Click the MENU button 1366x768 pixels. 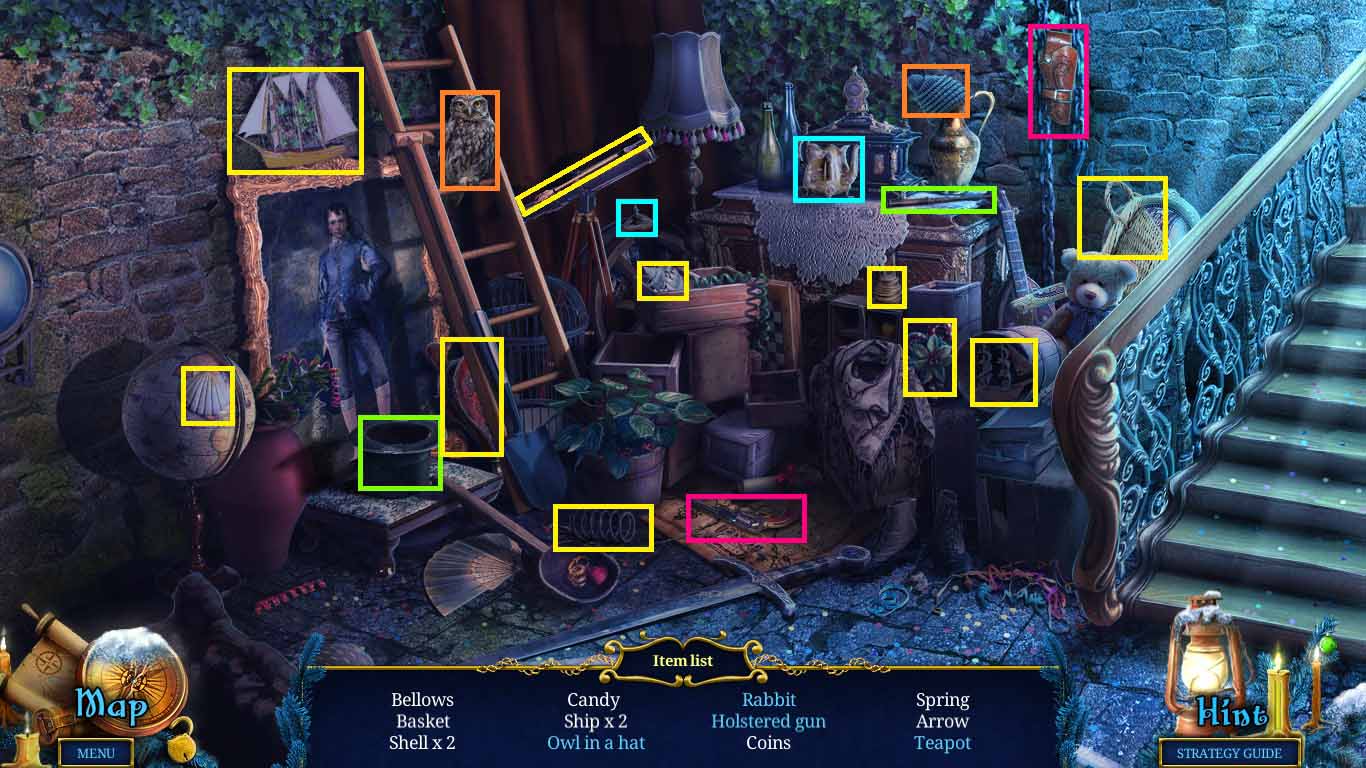(x=96, y=753)
